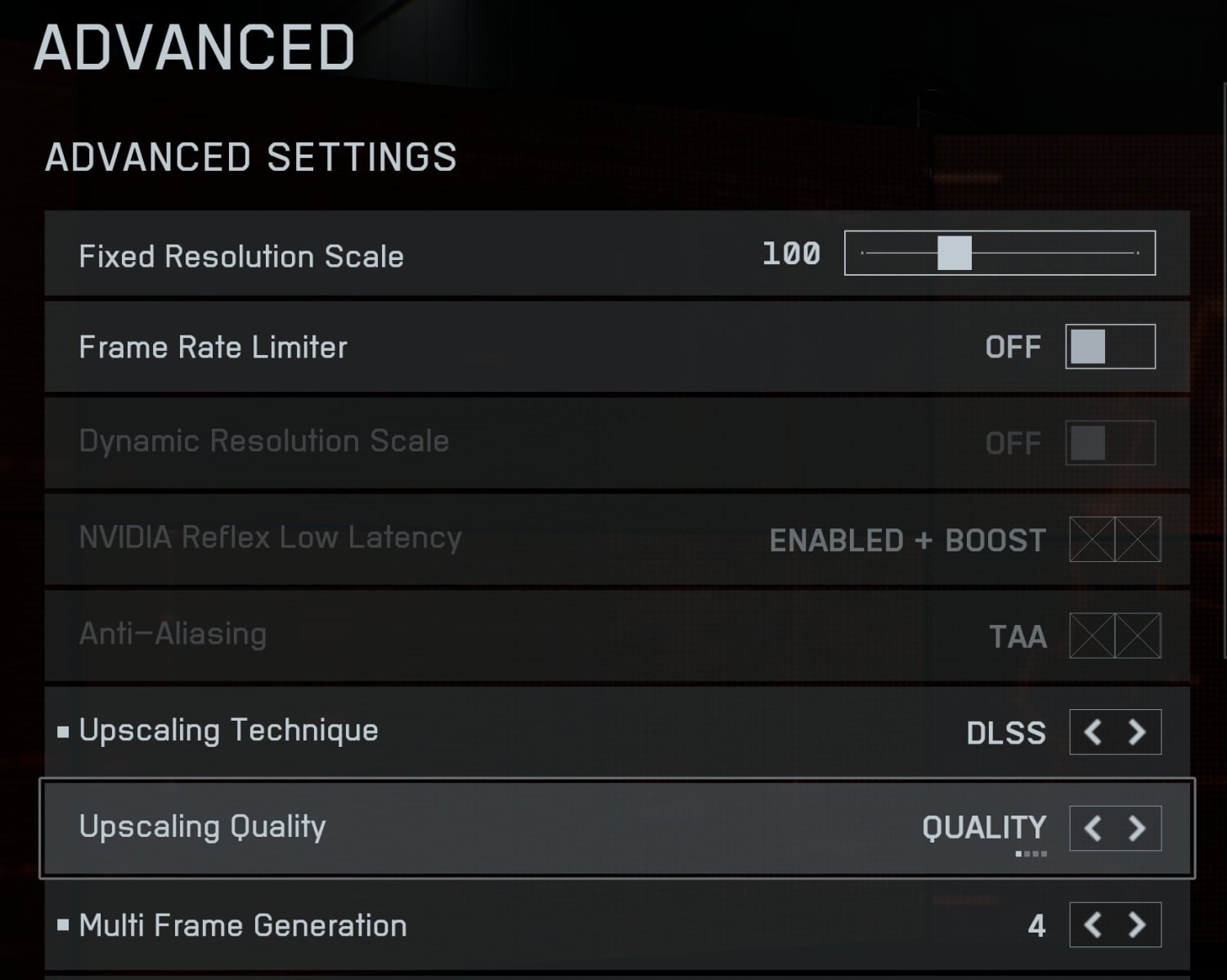Select next Upscaling Technique option
1227x980 pixels.
coord(1137,731)
